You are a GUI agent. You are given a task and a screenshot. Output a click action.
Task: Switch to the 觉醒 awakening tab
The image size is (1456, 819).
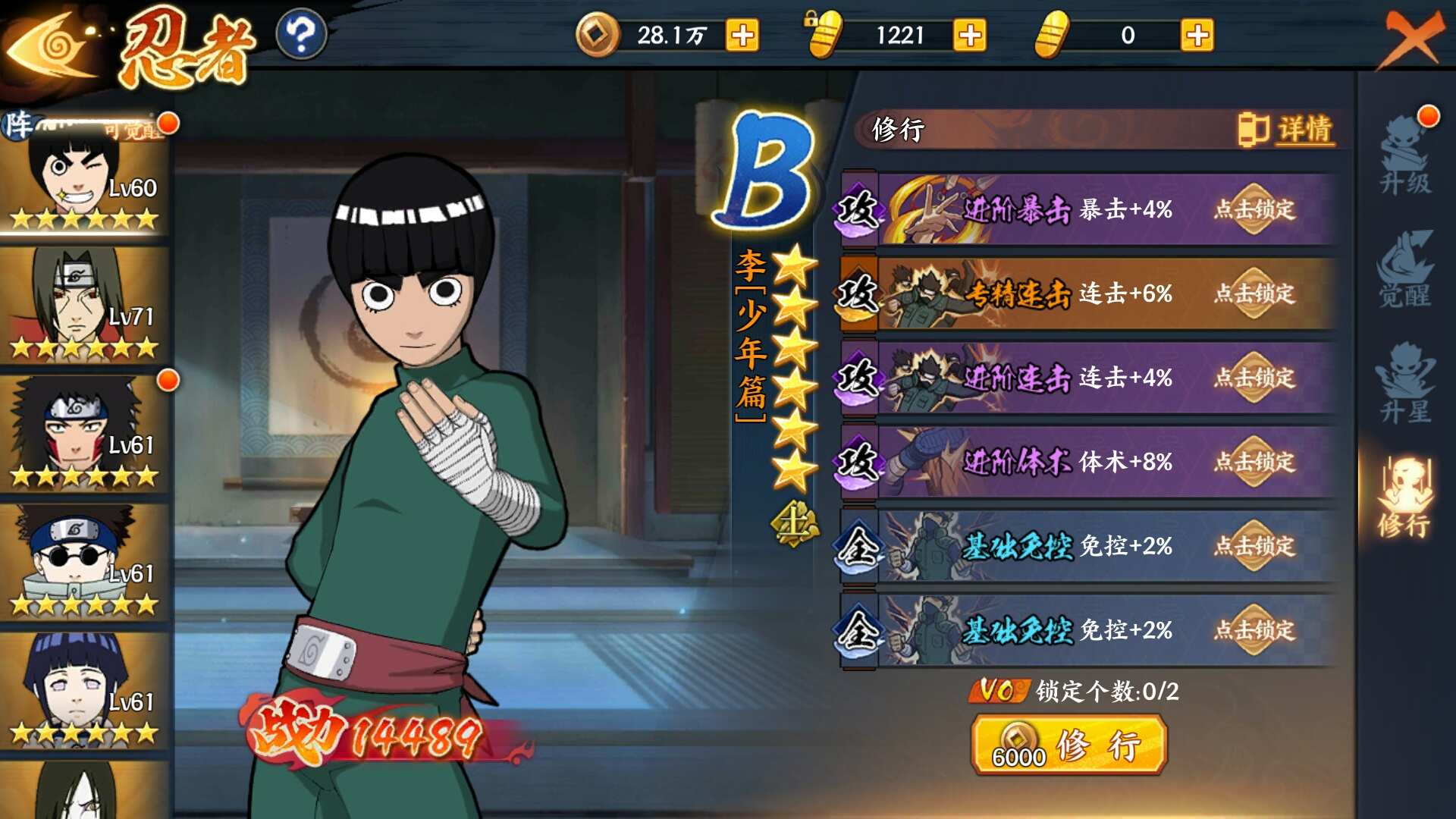1405,271
